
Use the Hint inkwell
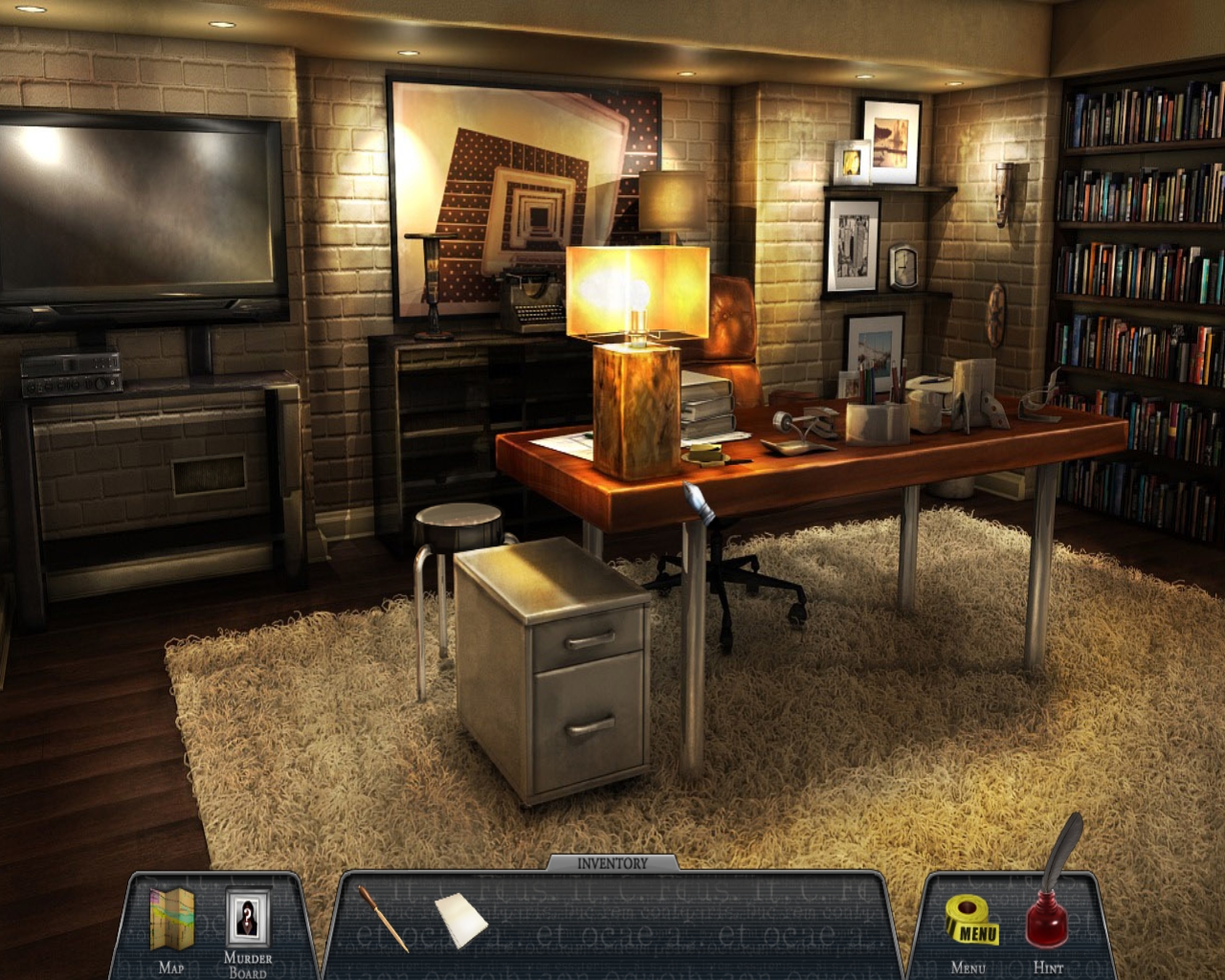click(x=1049, y=909)
